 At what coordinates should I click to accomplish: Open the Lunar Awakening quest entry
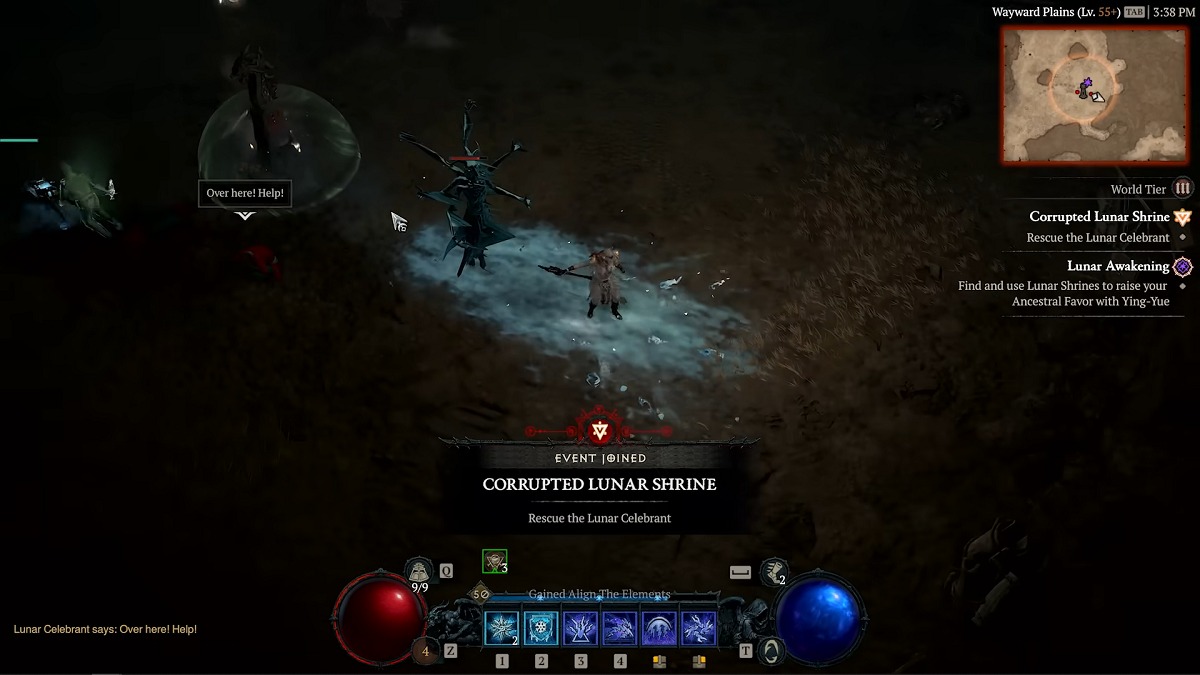pos(1118,266)
